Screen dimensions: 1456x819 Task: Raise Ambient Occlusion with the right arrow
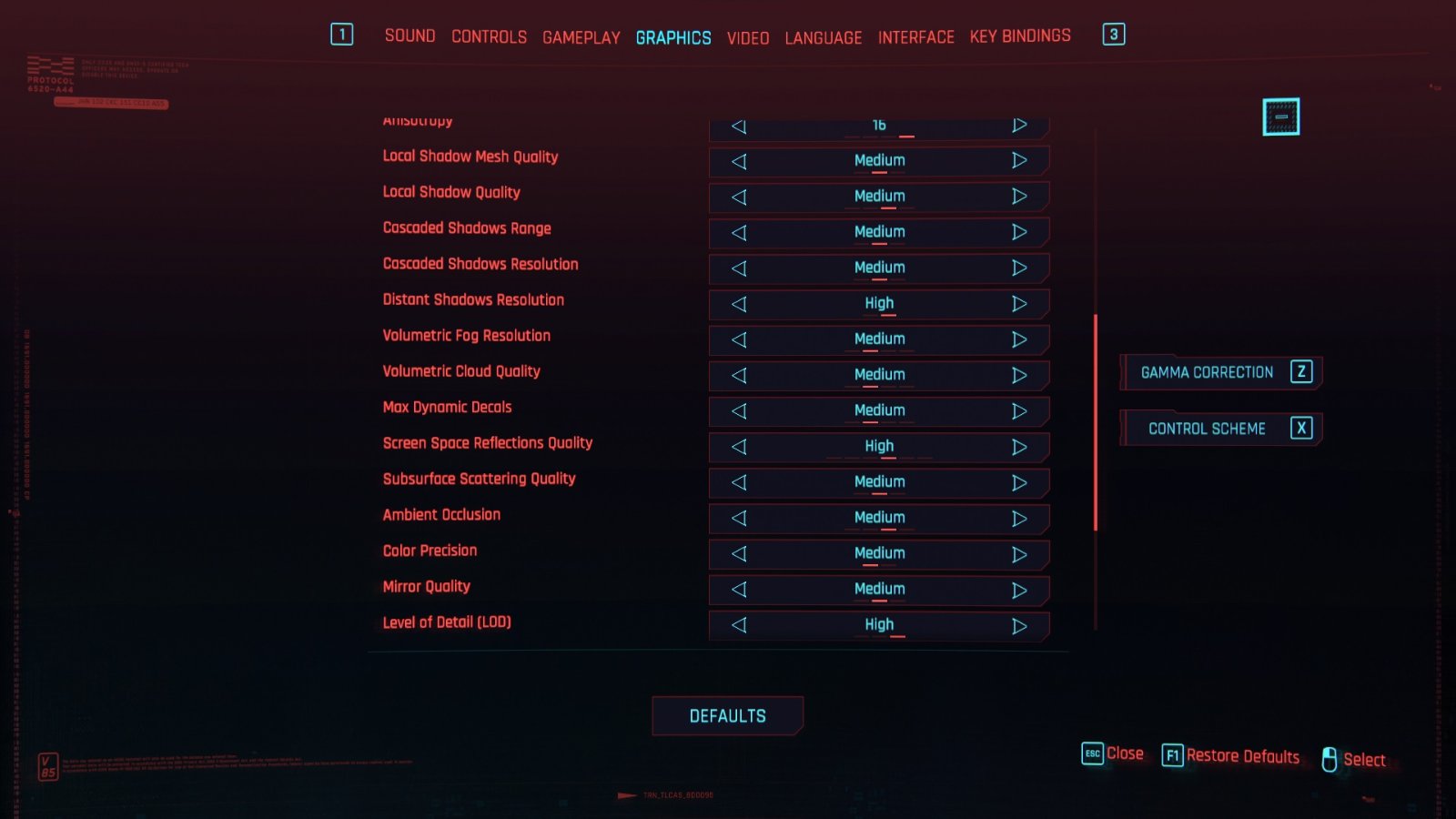1019,519
